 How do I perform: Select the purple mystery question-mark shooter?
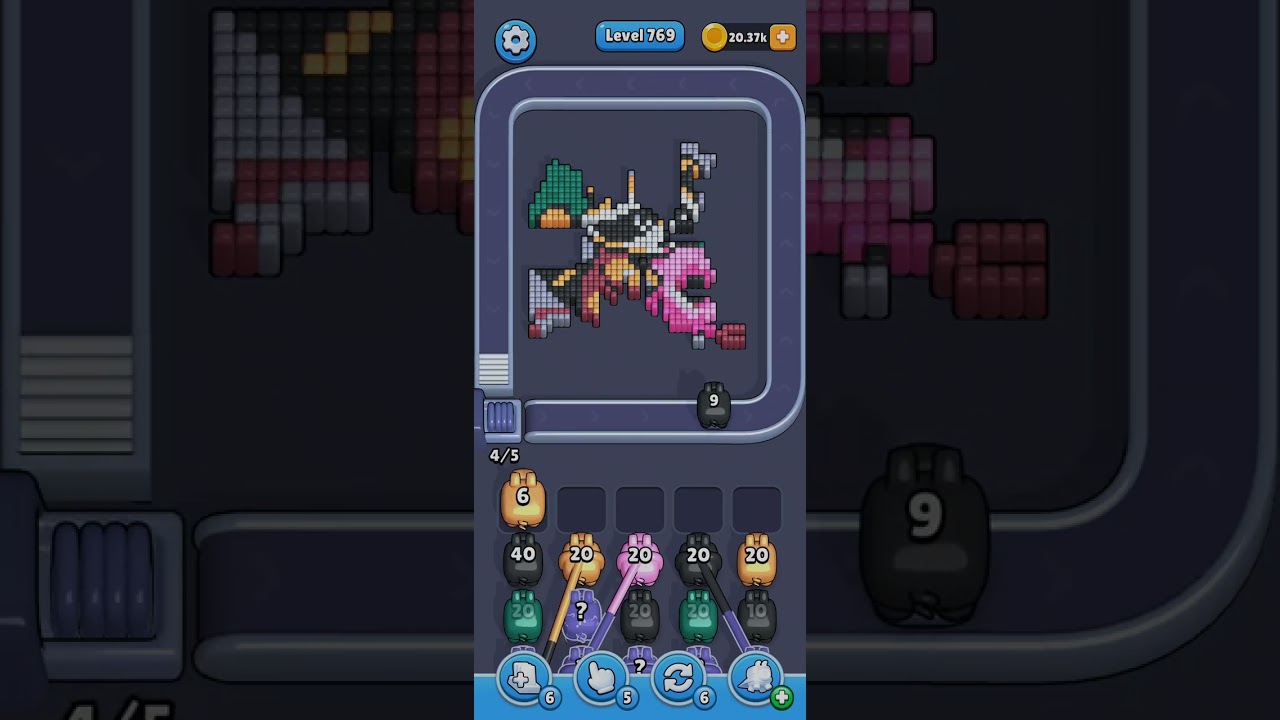pyautogui.click(x=581, y=616)
